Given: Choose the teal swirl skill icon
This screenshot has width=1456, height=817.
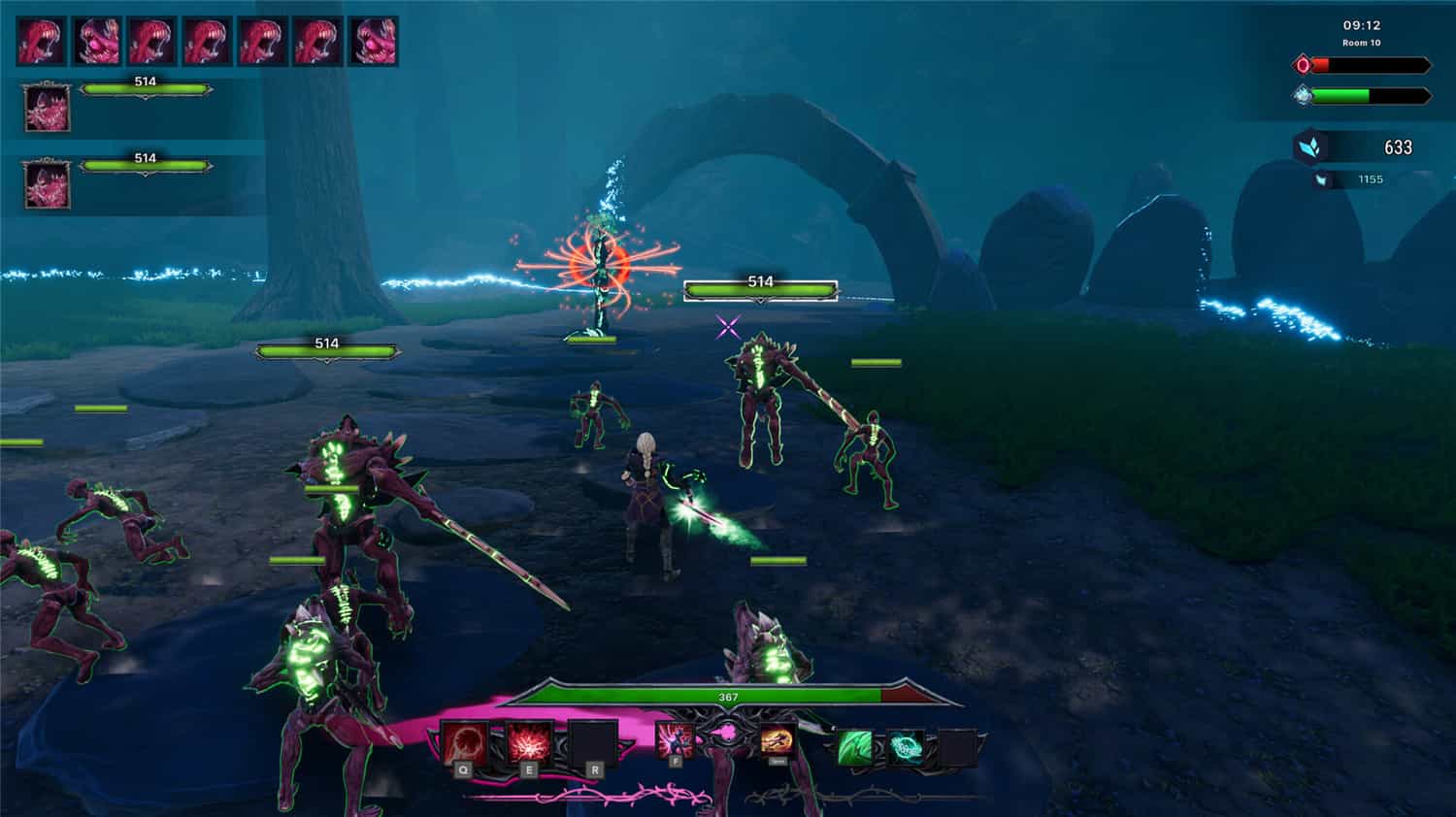Looking at the screenshot, I should click(x=906, y=748).
